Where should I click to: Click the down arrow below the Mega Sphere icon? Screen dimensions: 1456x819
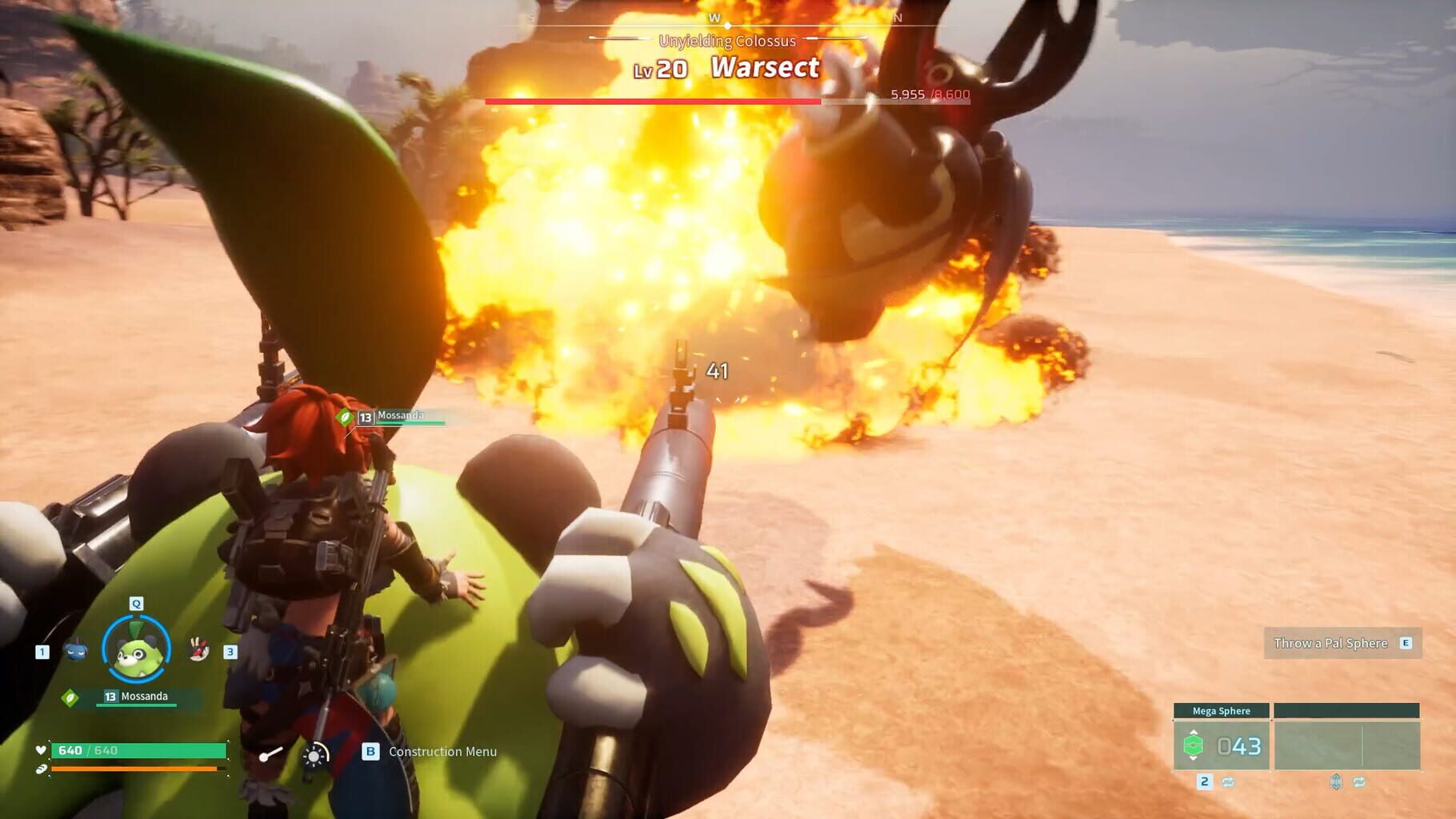click(1193, 758)
